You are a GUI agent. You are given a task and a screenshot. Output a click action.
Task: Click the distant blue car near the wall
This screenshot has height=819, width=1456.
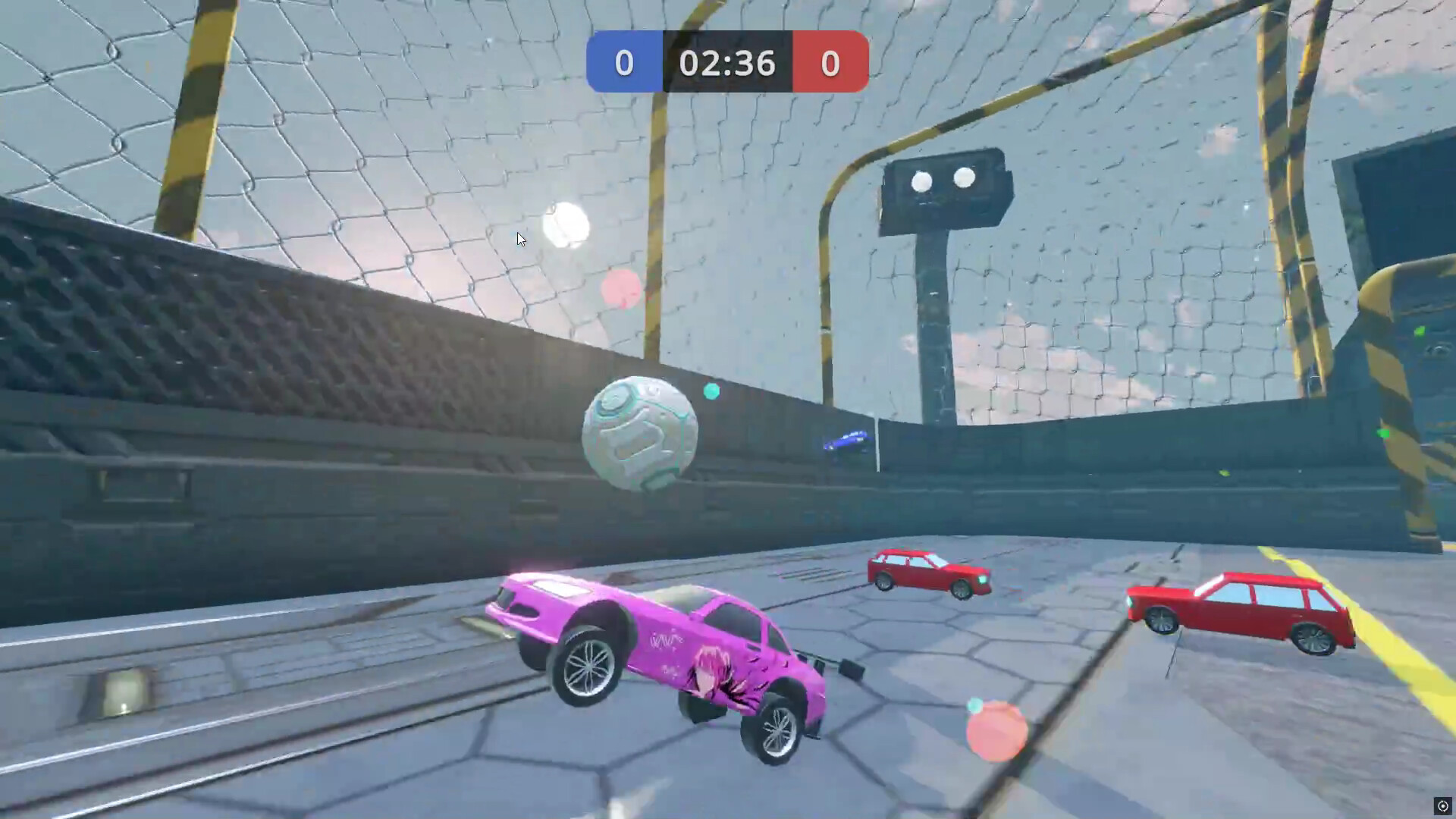click(846, 440)
